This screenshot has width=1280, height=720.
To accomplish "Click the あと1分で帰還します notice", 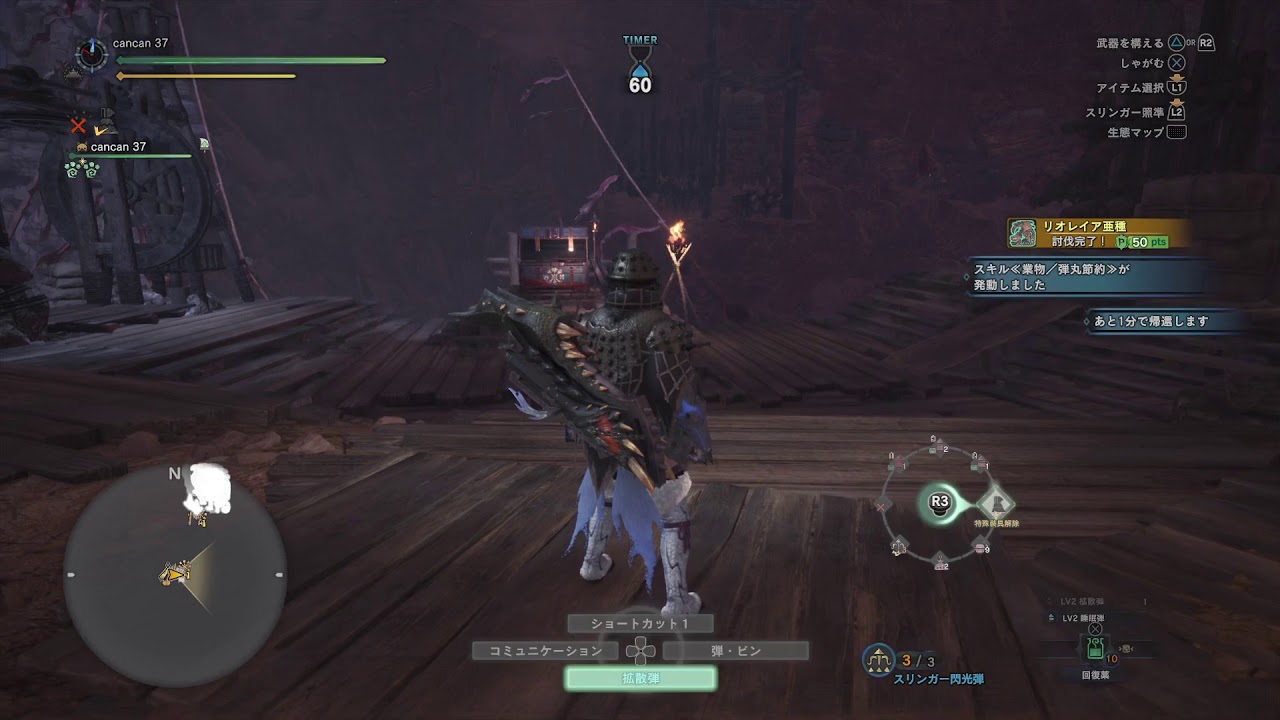I will click(x=1163, y=321).
